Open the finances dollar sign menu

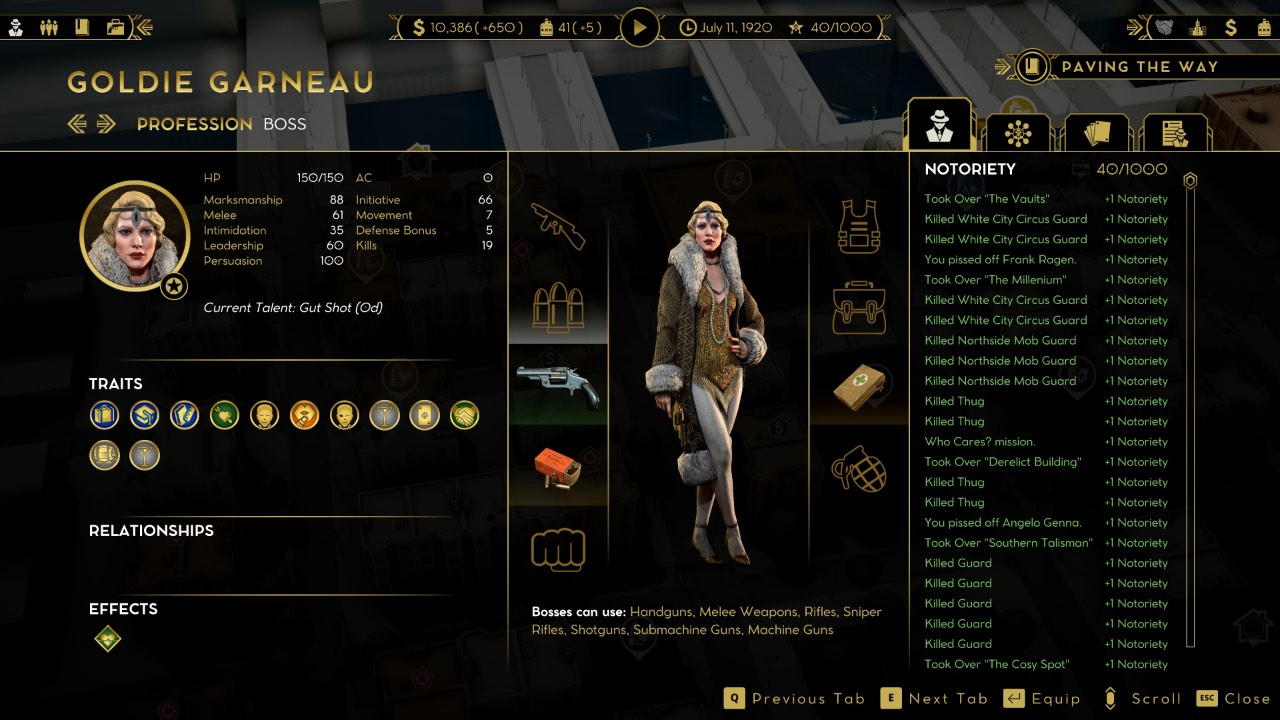coord(1231,27)
